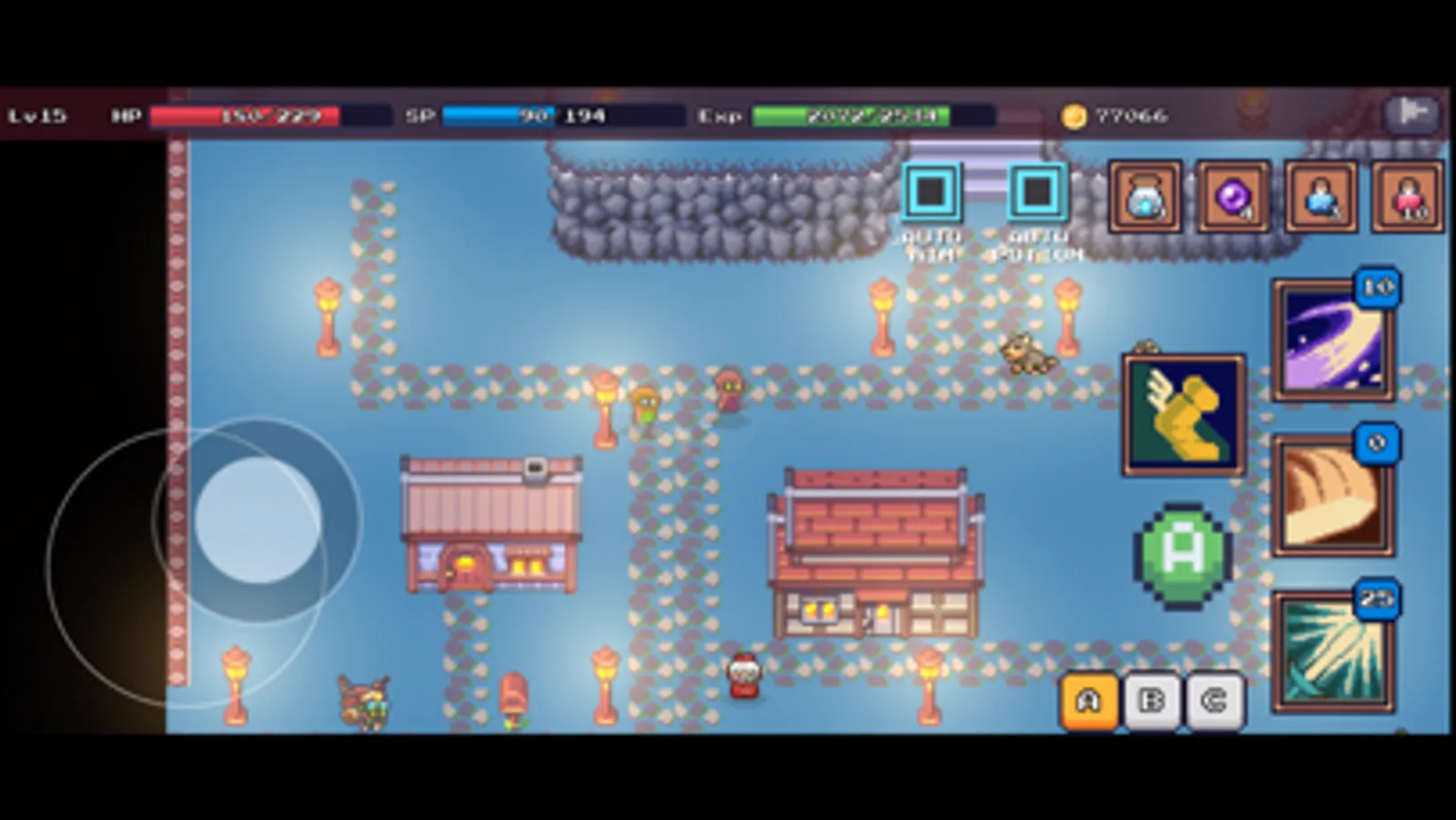The height and width of the screenshot is (820, 1456).
Task: Use the blue mana potion item
Action: pyautogui.click(x=1321, y=197)
